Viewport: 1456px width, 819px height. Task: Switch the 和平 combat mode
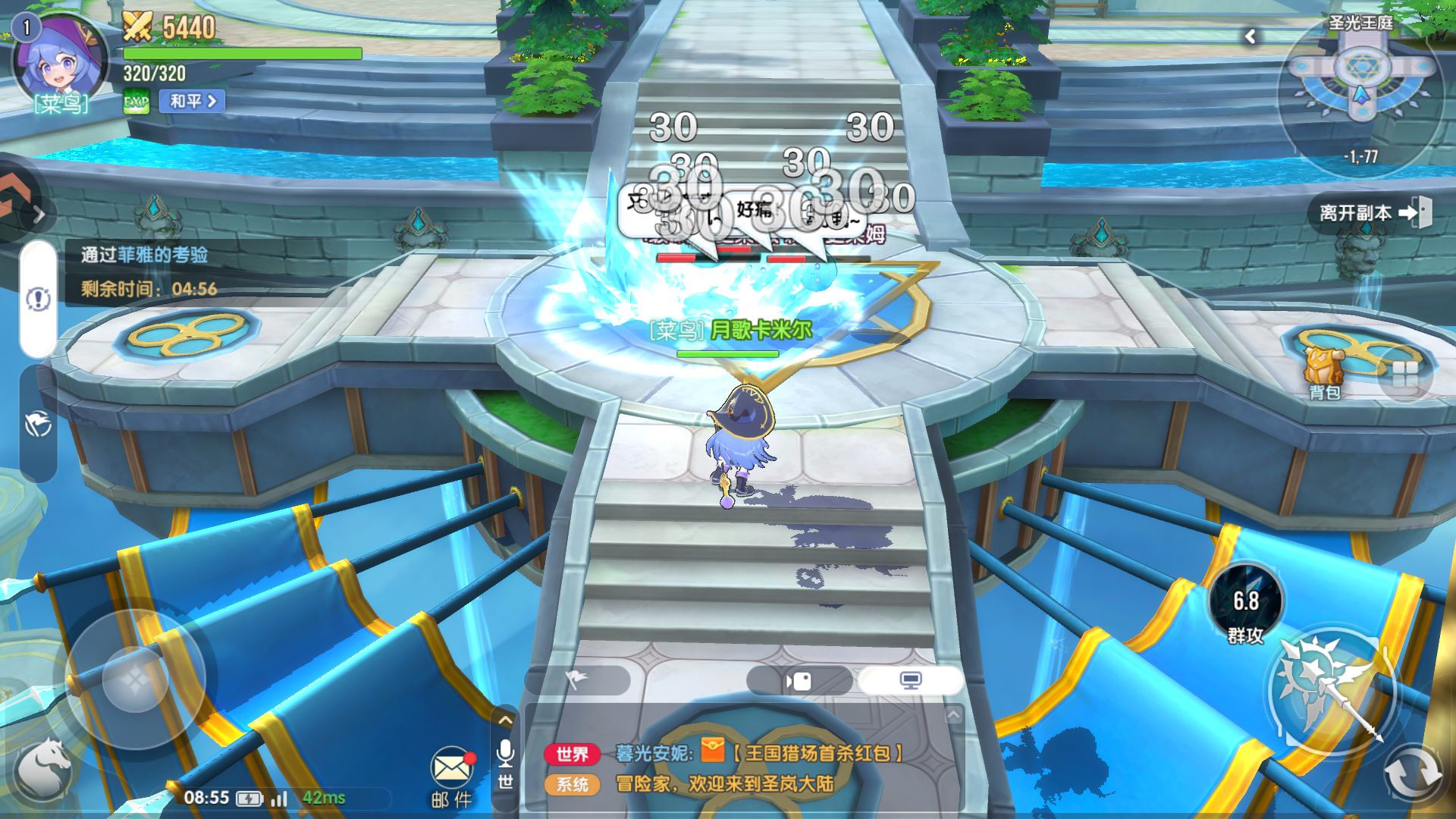192,101
